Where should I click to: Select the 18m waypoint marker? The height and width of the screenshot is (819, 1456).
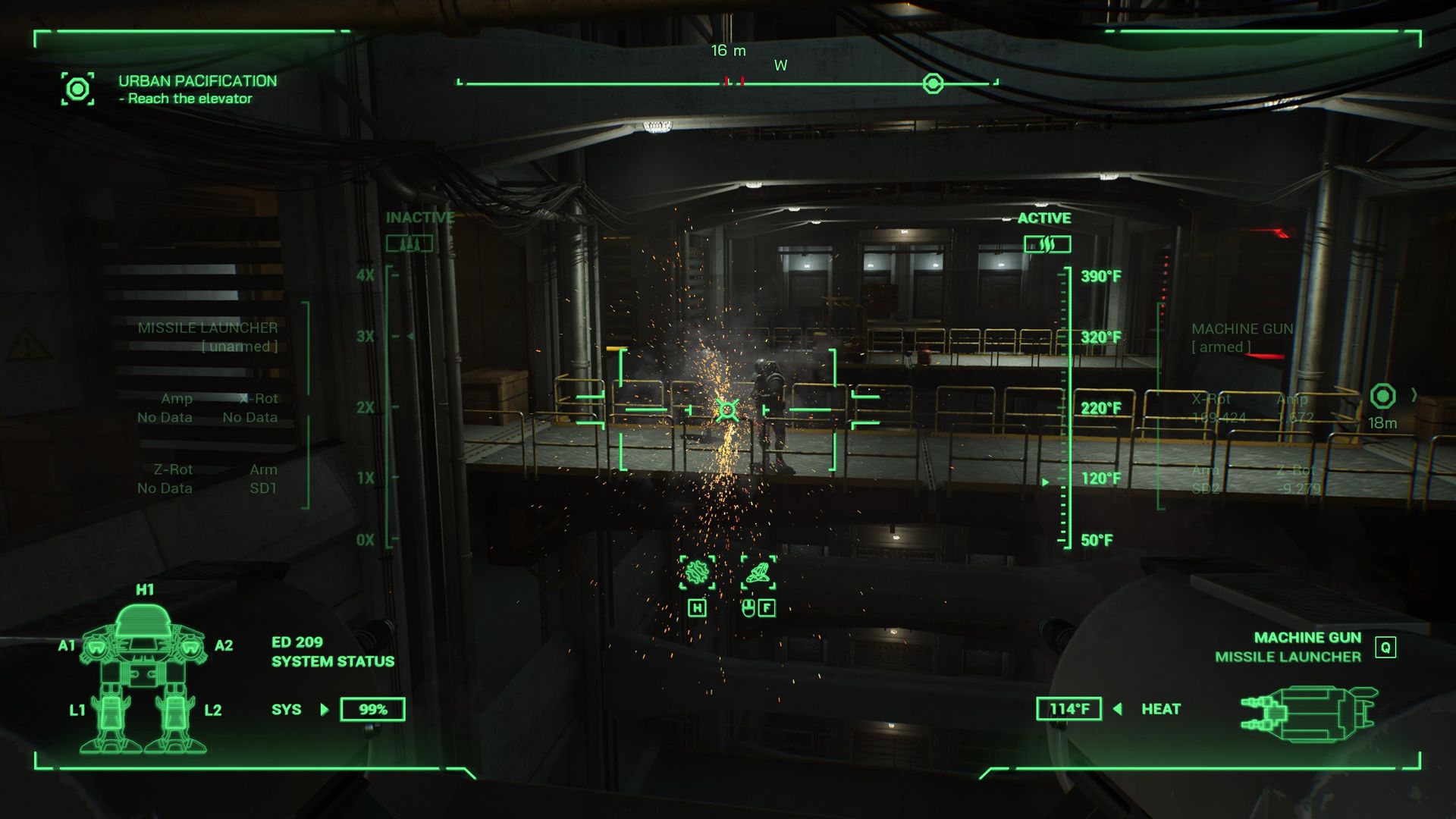click(x=1382, y=396)
